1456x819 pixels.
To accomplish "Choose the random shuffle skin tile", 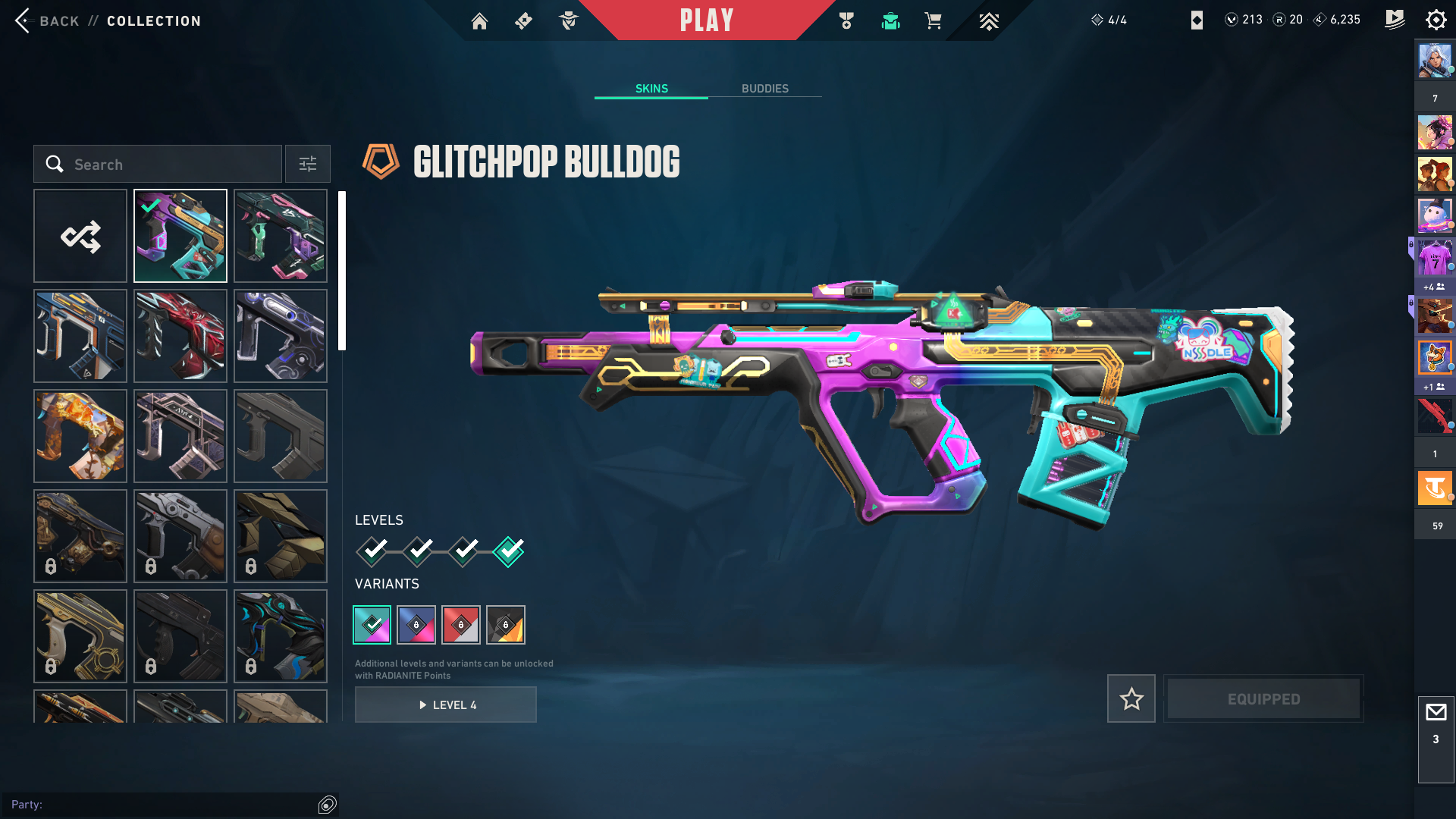I will 80,237.
